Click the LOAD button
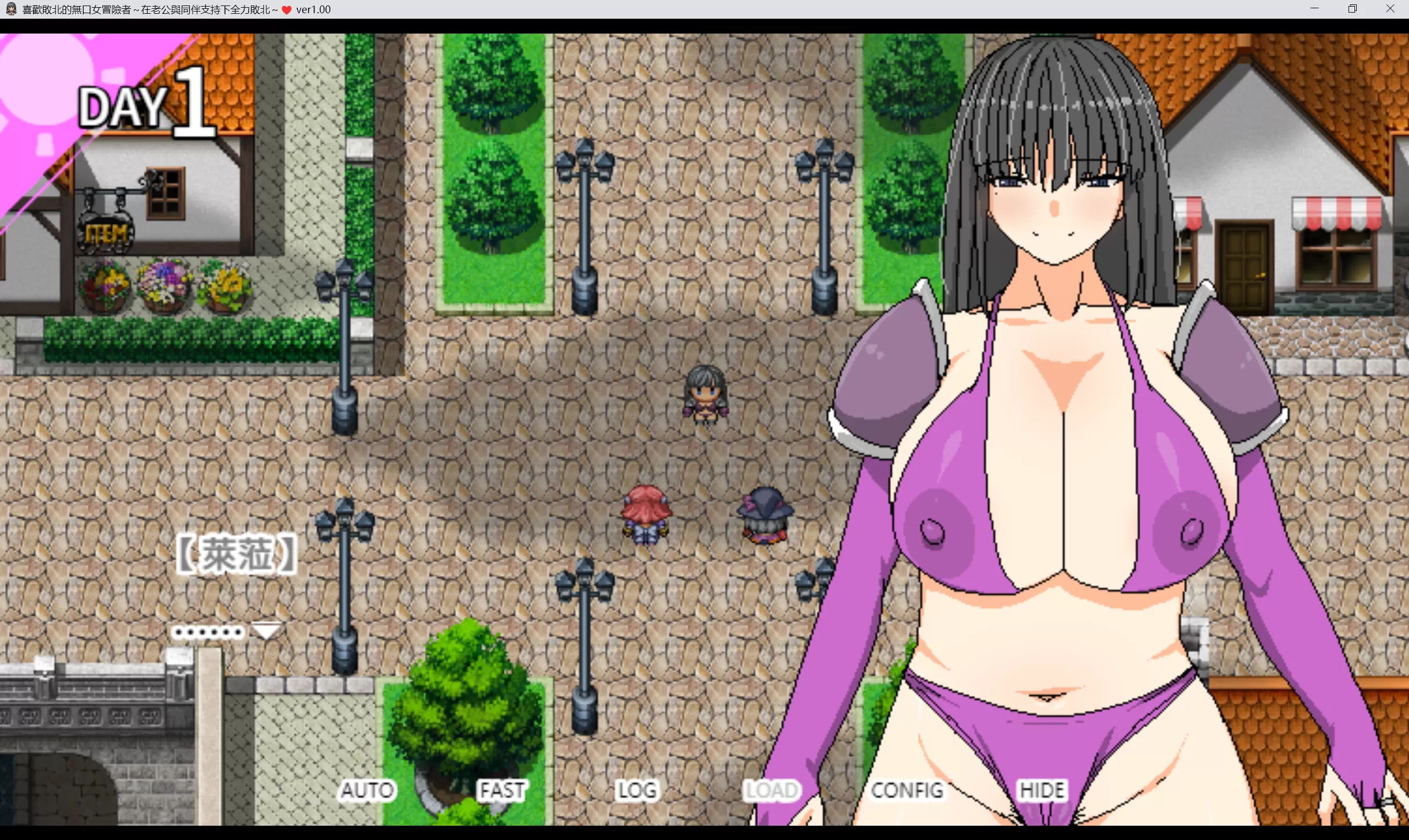 (x=772, y=790)
